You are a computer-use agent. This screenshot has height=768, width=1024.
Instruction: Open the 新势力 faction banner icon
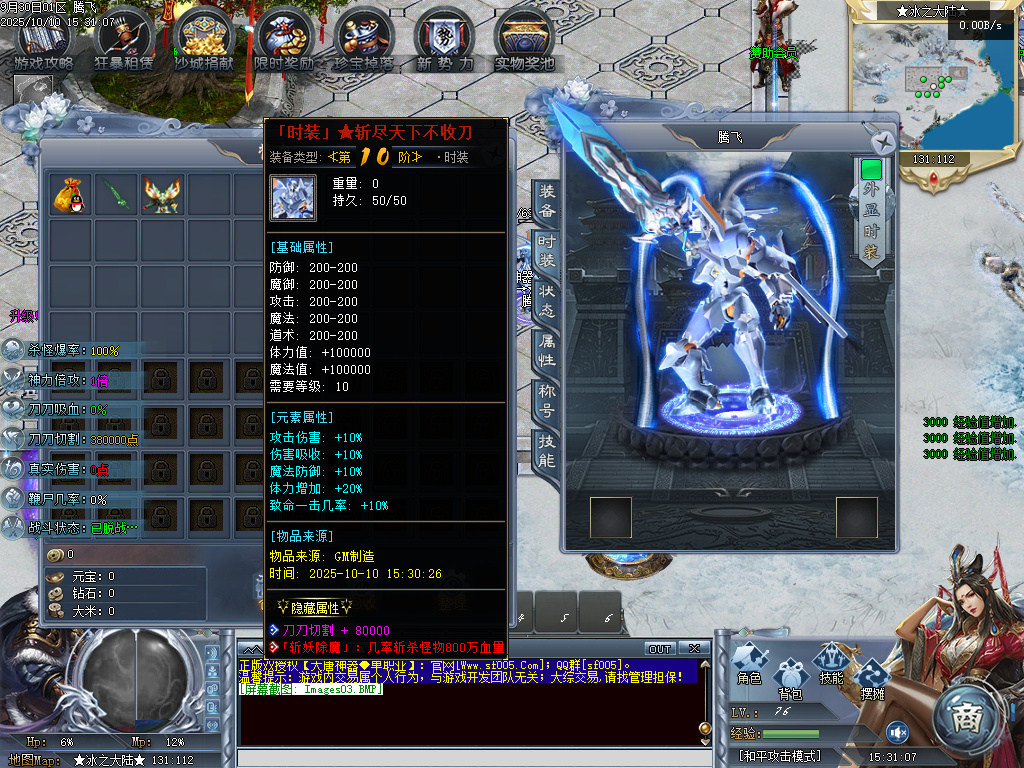445,39
